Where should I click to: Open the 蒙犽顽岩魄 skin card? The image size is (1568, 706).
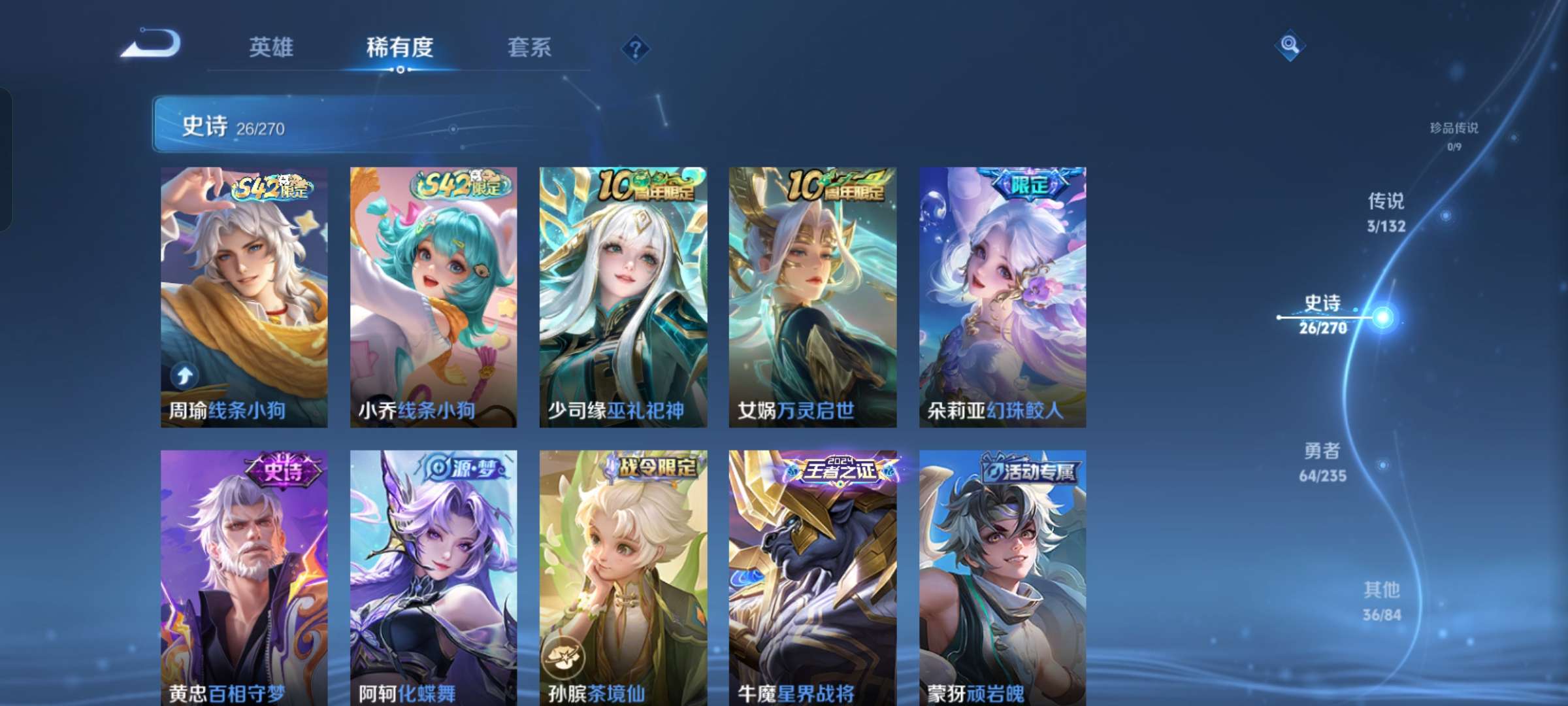(1000, 575)
